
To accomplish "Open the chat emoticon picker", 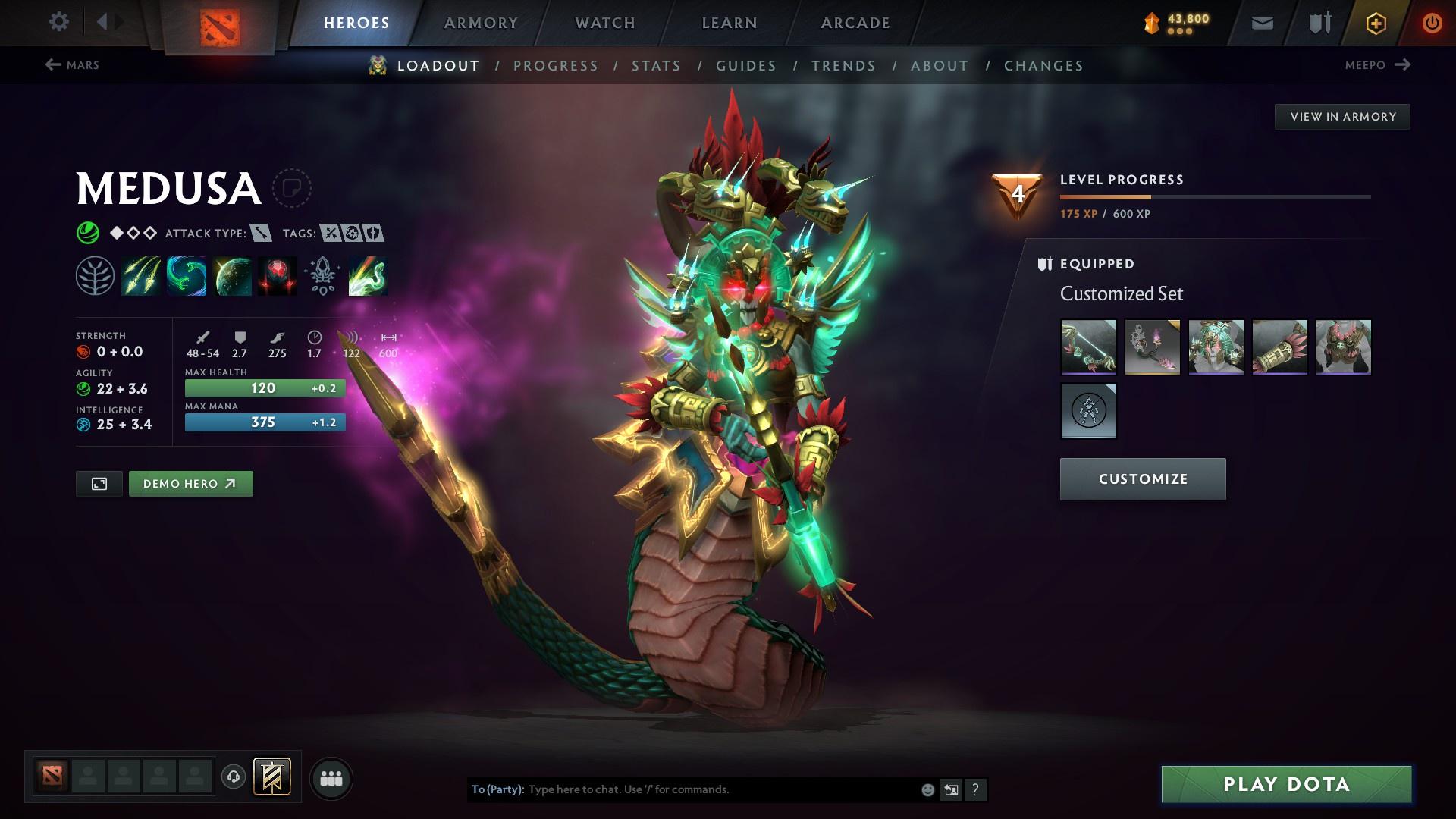I will click(927, 789).
